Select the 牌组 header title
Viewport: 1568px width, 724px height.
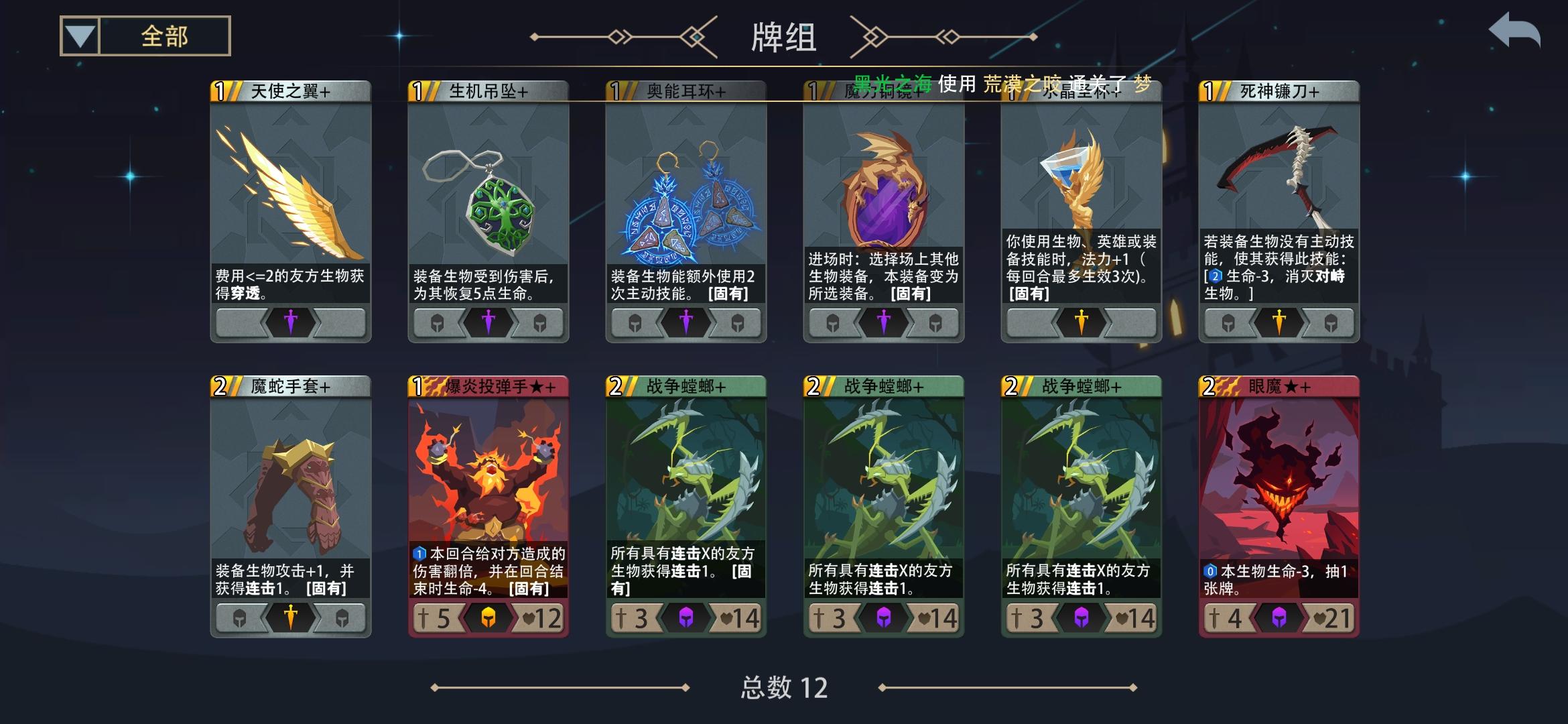point(784,38)
